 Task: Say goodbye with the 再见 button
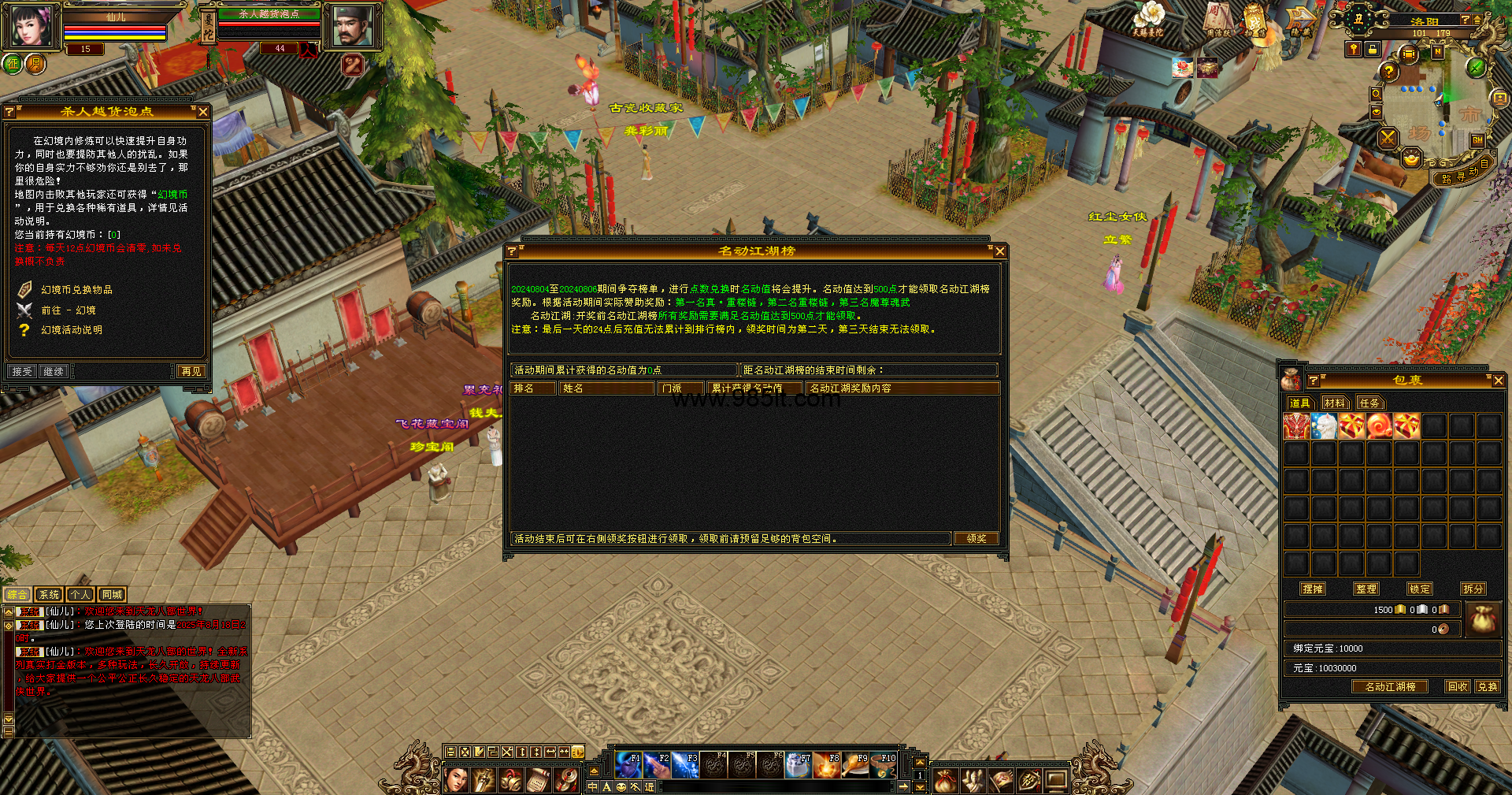[191, 372]
